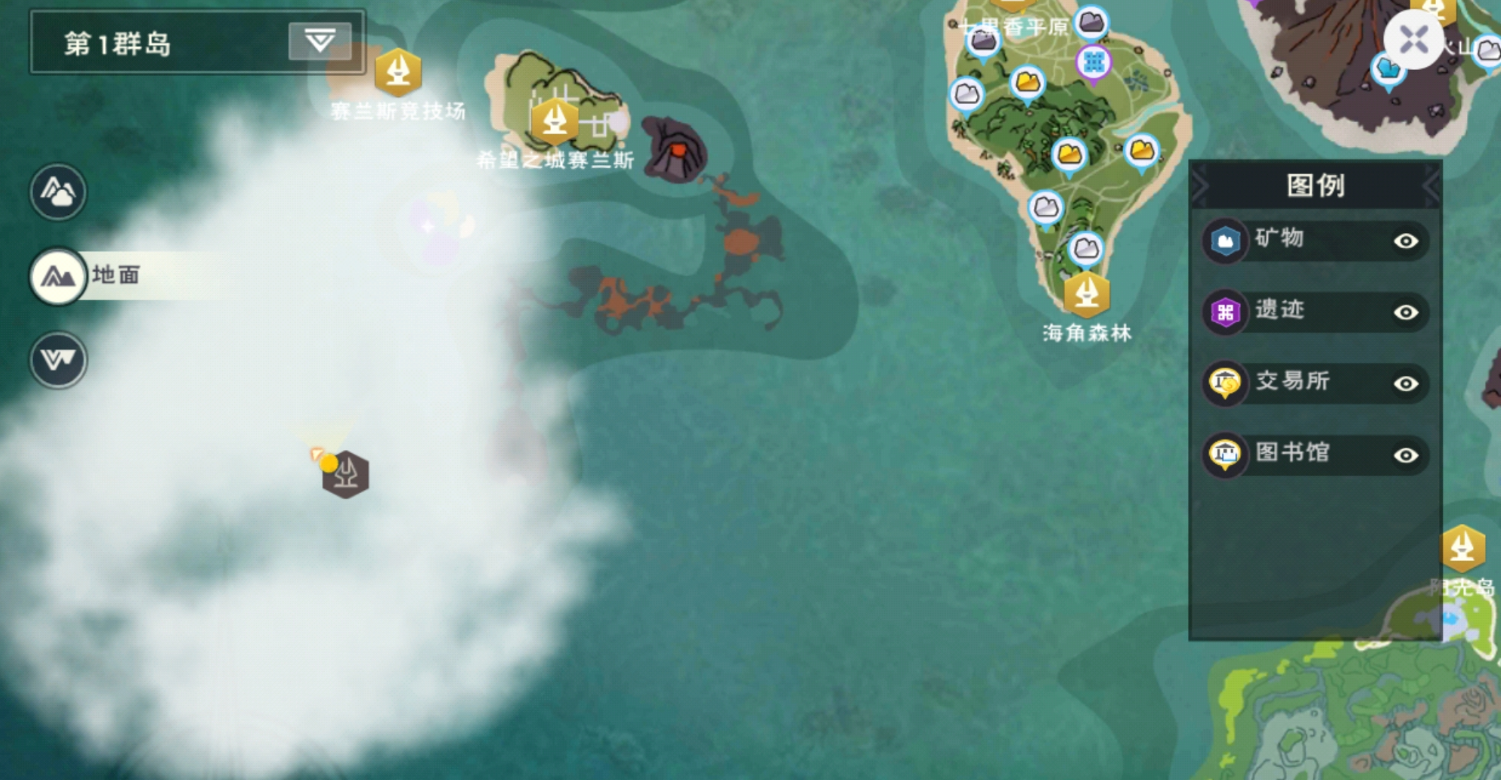The height and width of the screenshot is (780, 1501).
Task: Choose the 海角森林 fast-travel marker
Action: tap(1086, 294)
